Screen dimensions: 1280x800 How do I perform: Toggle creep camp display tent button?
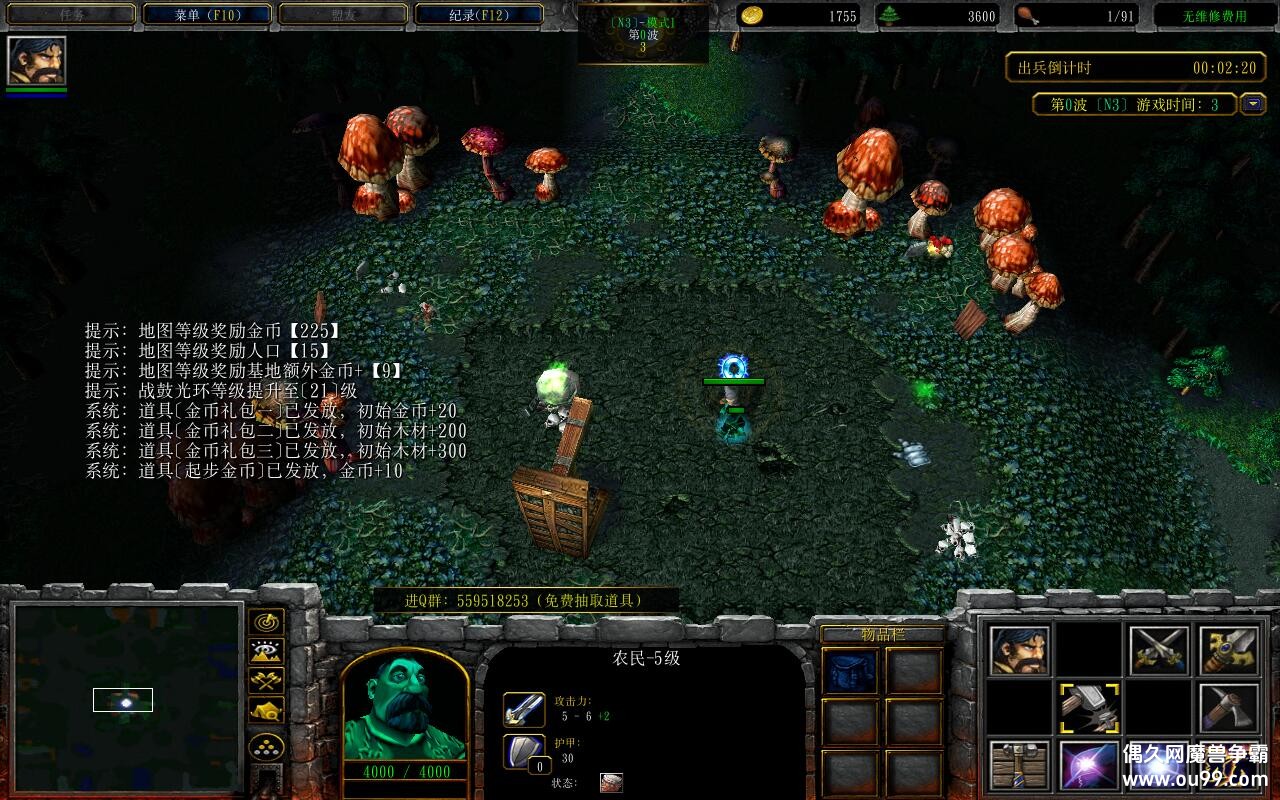(x=266, y=710)
